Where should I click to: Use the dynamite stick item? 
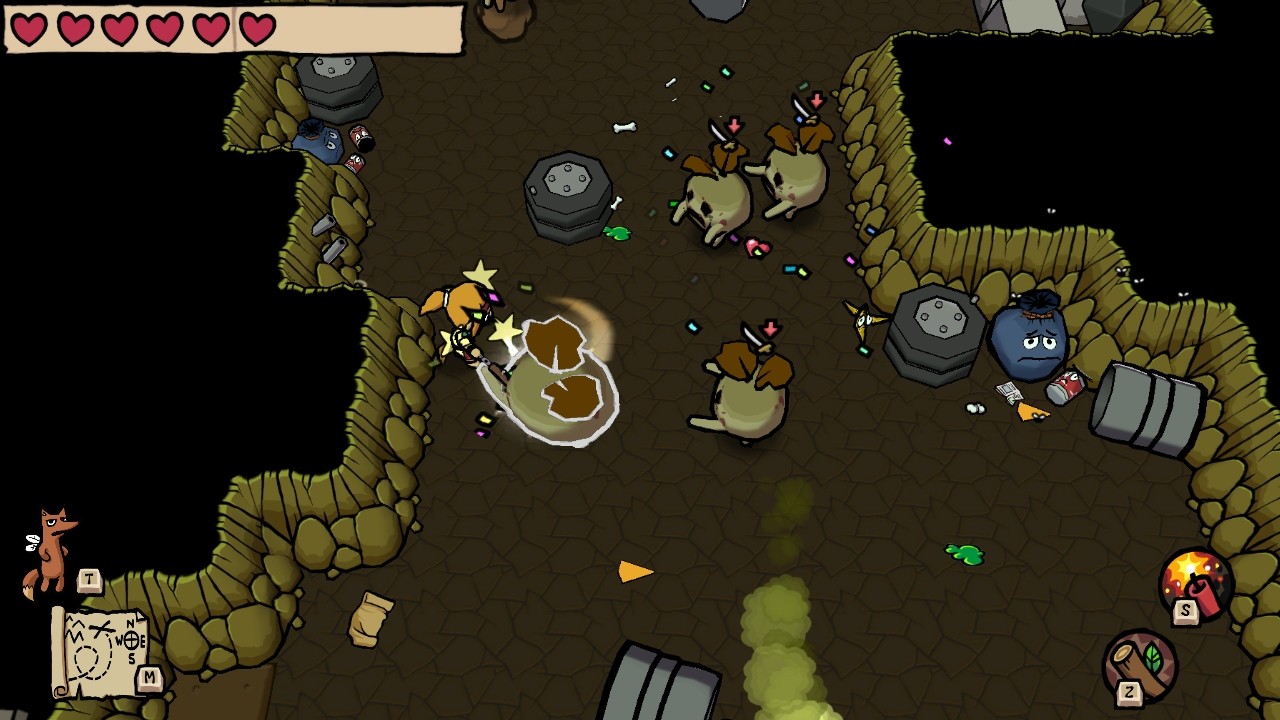pos(1195,585)
